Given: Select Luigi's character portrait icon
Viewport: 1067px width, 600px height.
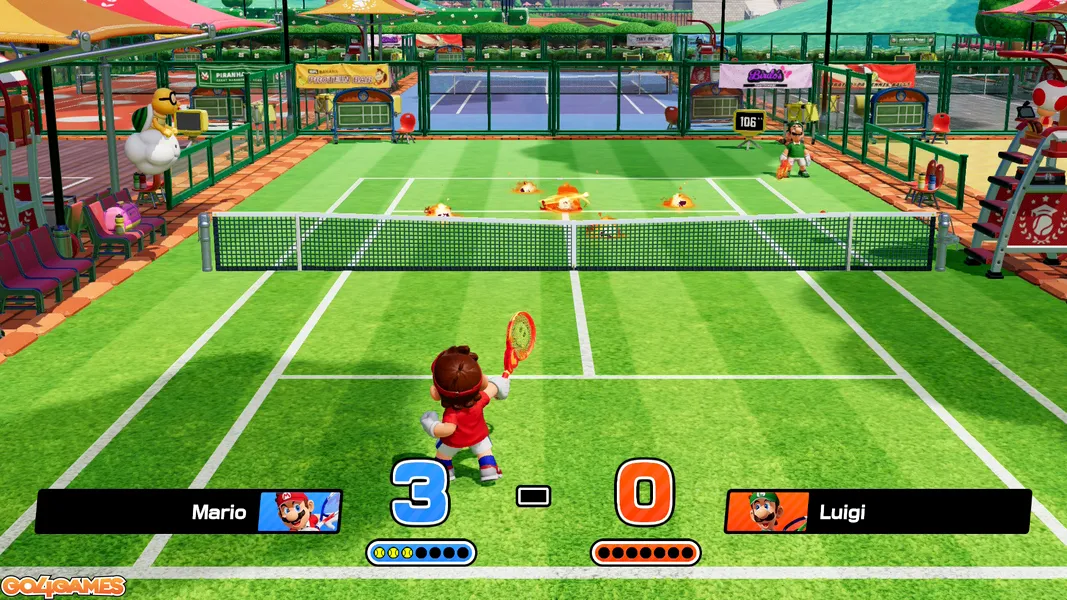Looking at the screenshot, I should coord(767,511).
